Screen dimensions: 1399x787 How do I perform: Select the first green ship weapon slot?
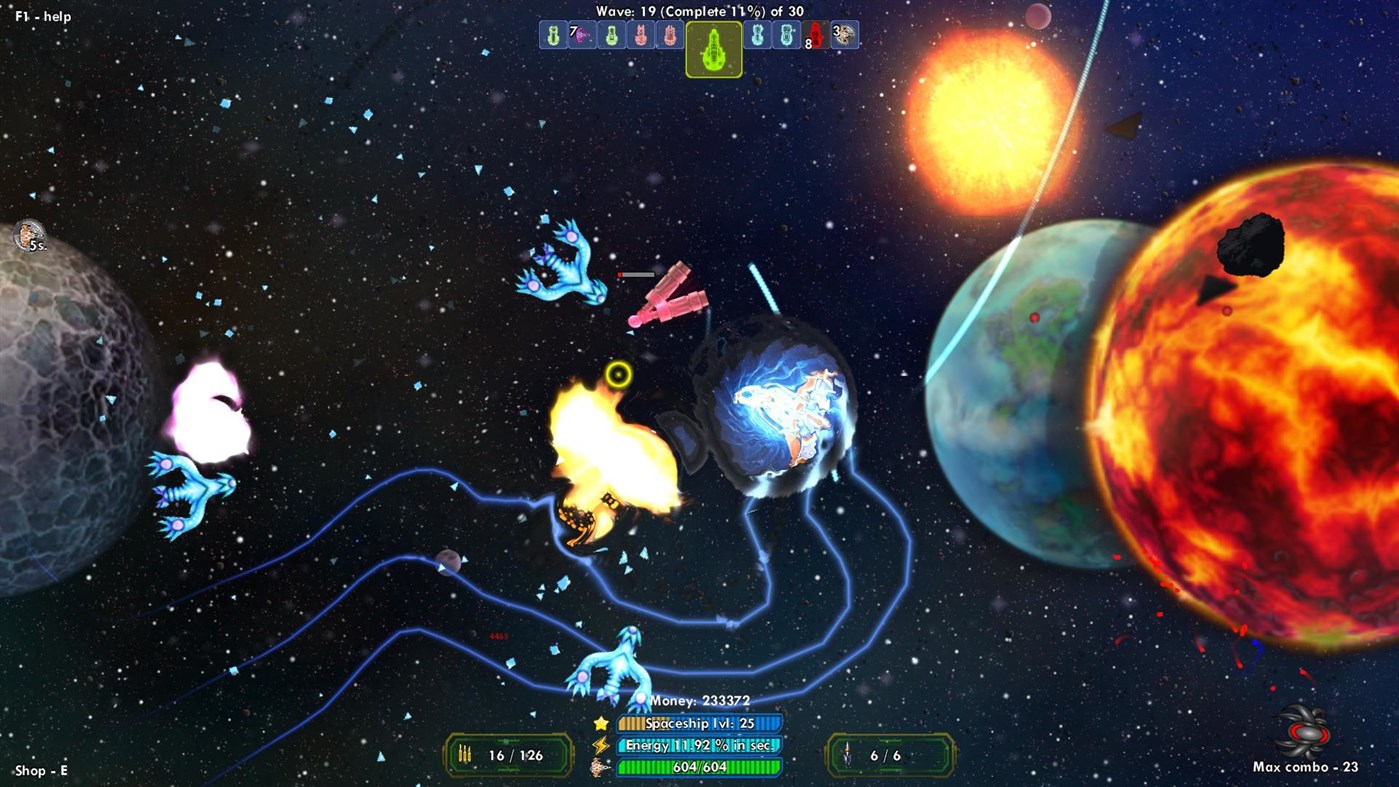click(553, 35)
